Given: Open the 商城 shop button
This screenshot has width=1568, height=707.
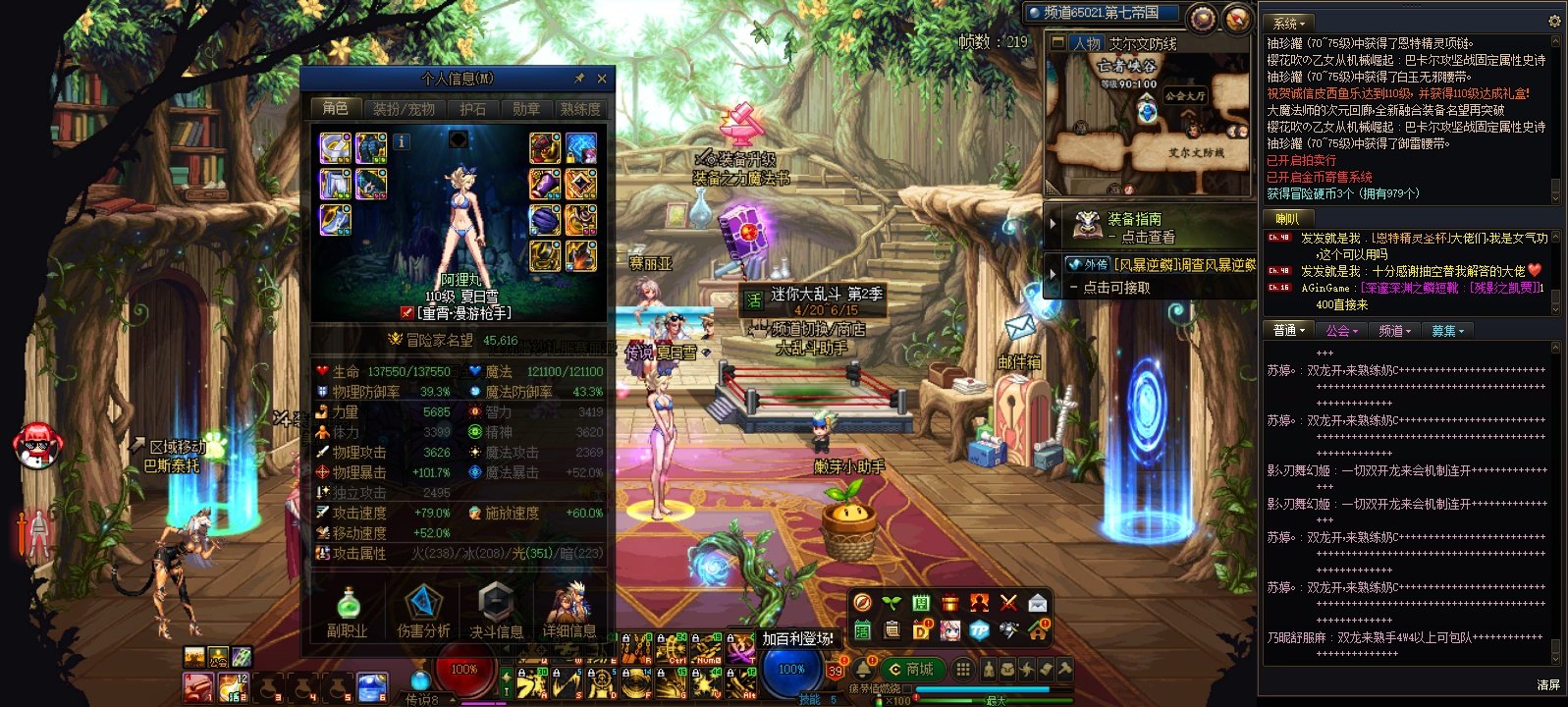Looking at the screenshot, I should (911, 670).
